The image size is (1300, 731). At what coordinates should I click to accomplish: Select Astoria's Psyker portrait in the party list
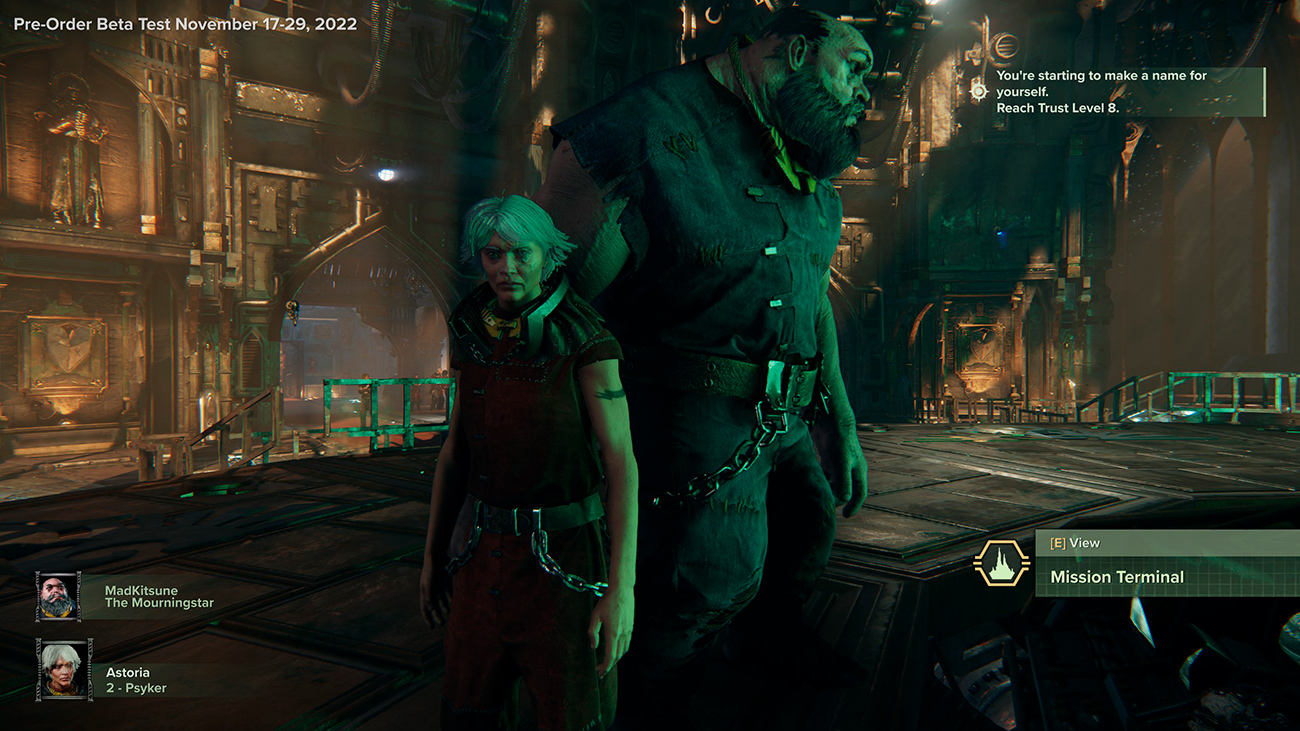(x=64, y=667)
